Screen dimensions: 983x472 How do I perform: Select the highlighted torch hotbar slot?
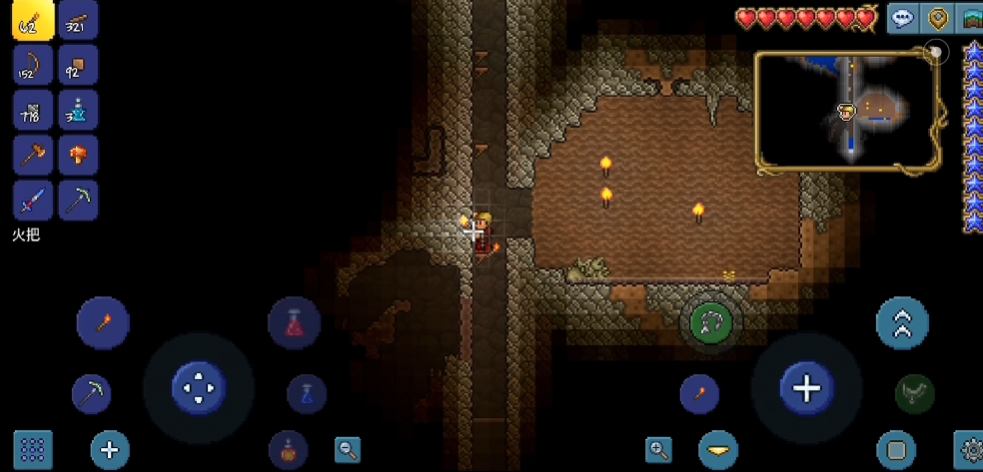pyautogui.click(x=33, y=20)
